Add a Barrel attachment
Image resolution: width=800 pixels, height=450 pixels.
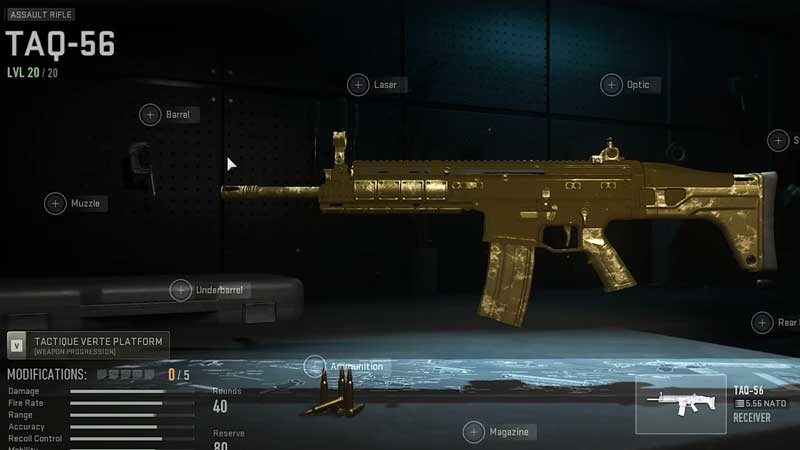click(150, 115)
